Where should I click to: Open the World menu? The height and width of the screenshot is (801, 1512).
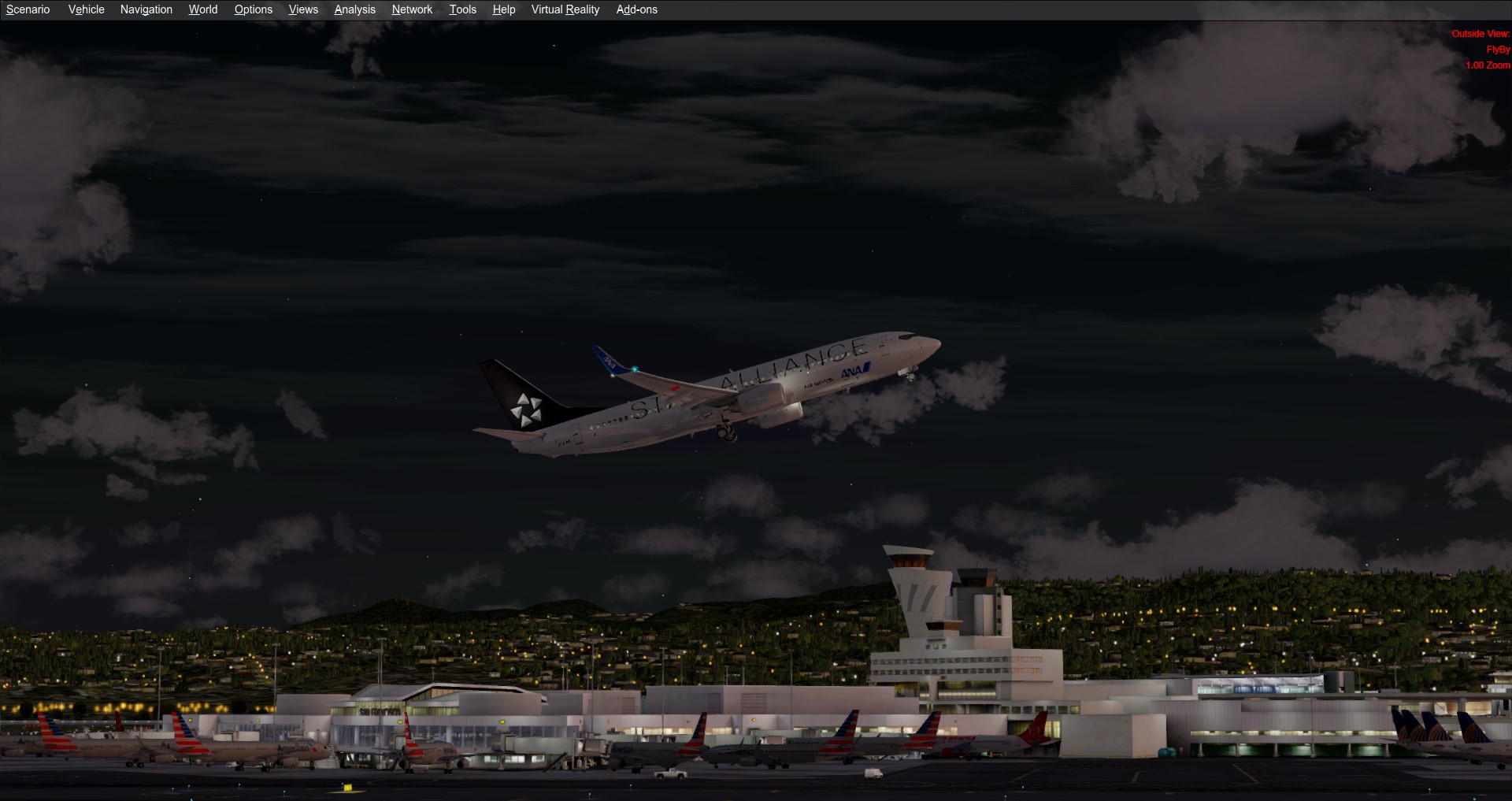[x=202, y=9]
